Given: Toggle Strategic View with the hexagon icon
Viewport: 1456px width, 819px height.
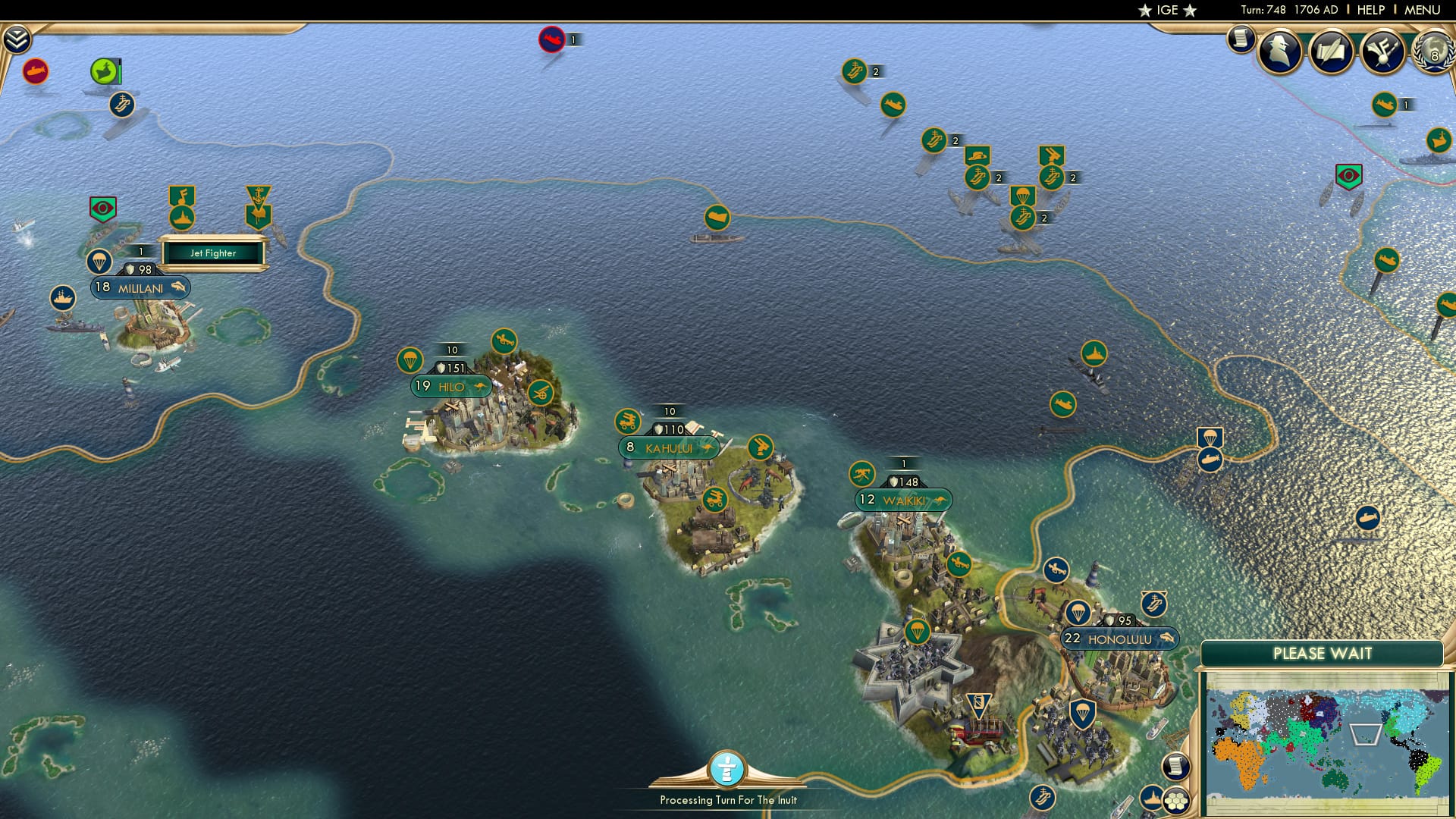Looking at the screenshot, I should 1177,802.
